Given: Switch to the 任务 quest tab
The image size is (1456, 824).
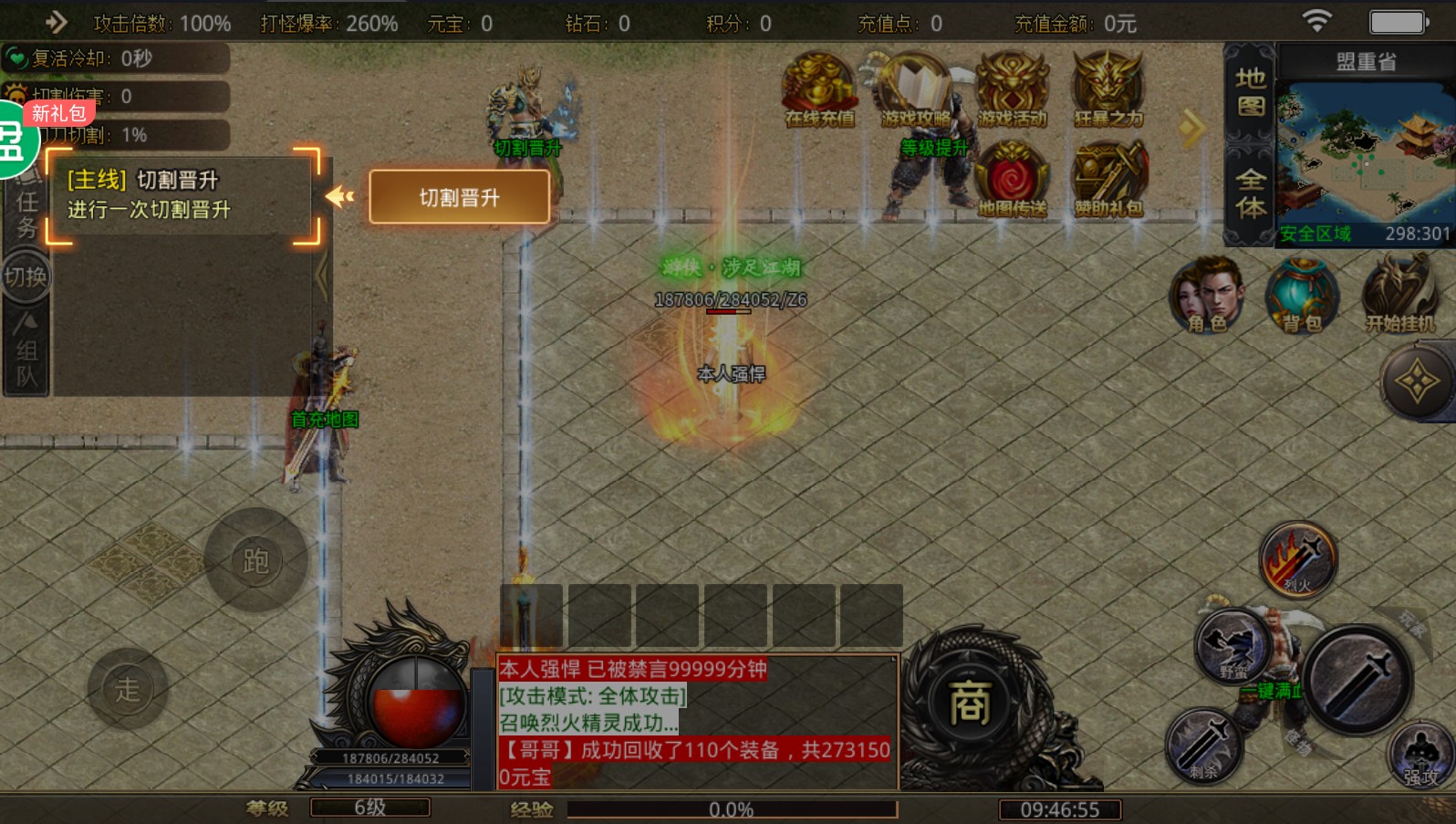Looking at the screenshot, I should coord(26,205).
